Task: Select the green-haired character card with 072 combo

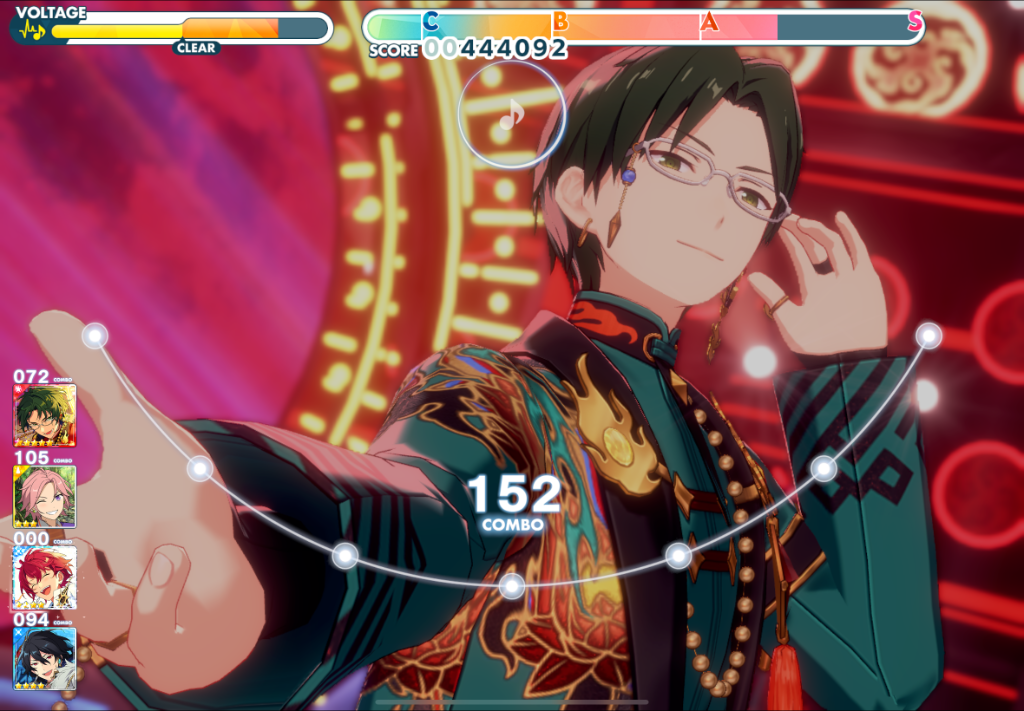Action: (44, 416)
